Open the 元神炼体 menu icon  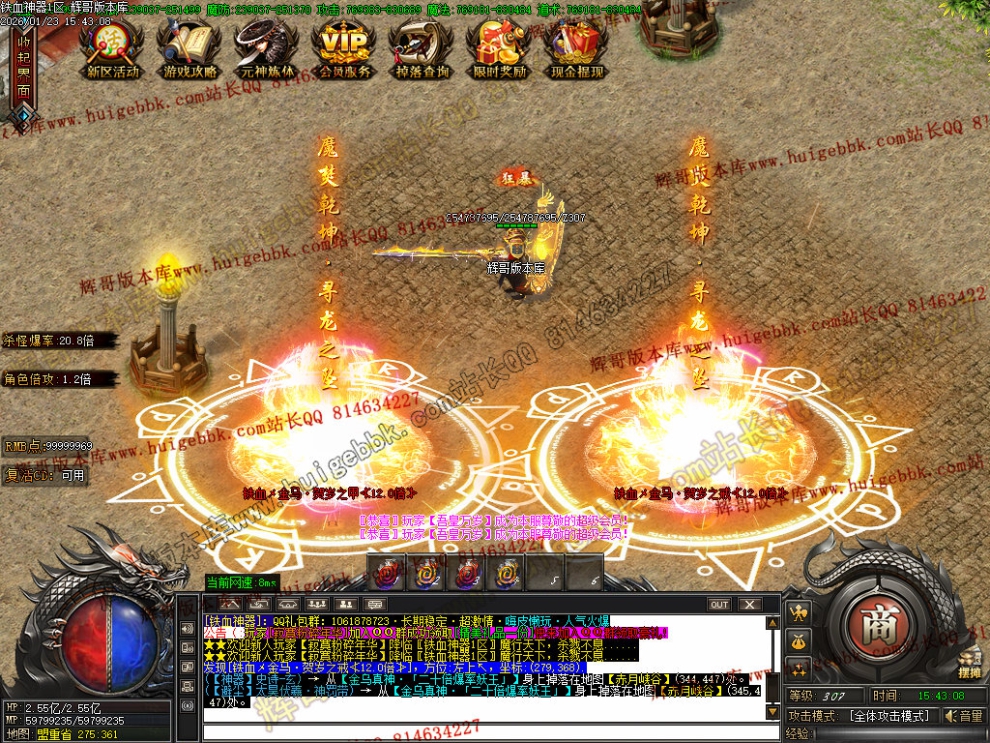point(267,47)
